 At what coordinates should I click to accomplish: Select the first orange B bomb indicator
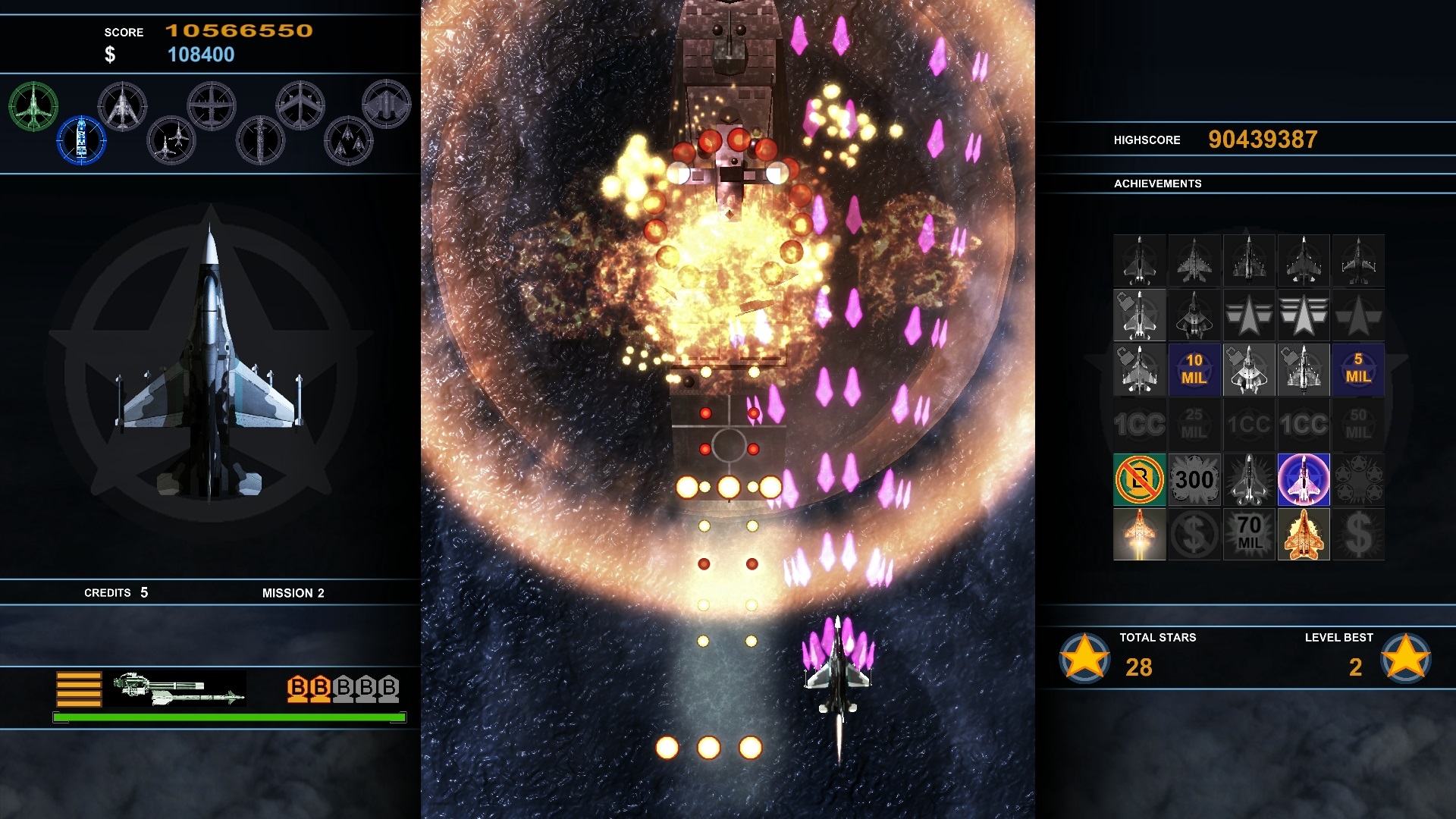click(296, 690)
